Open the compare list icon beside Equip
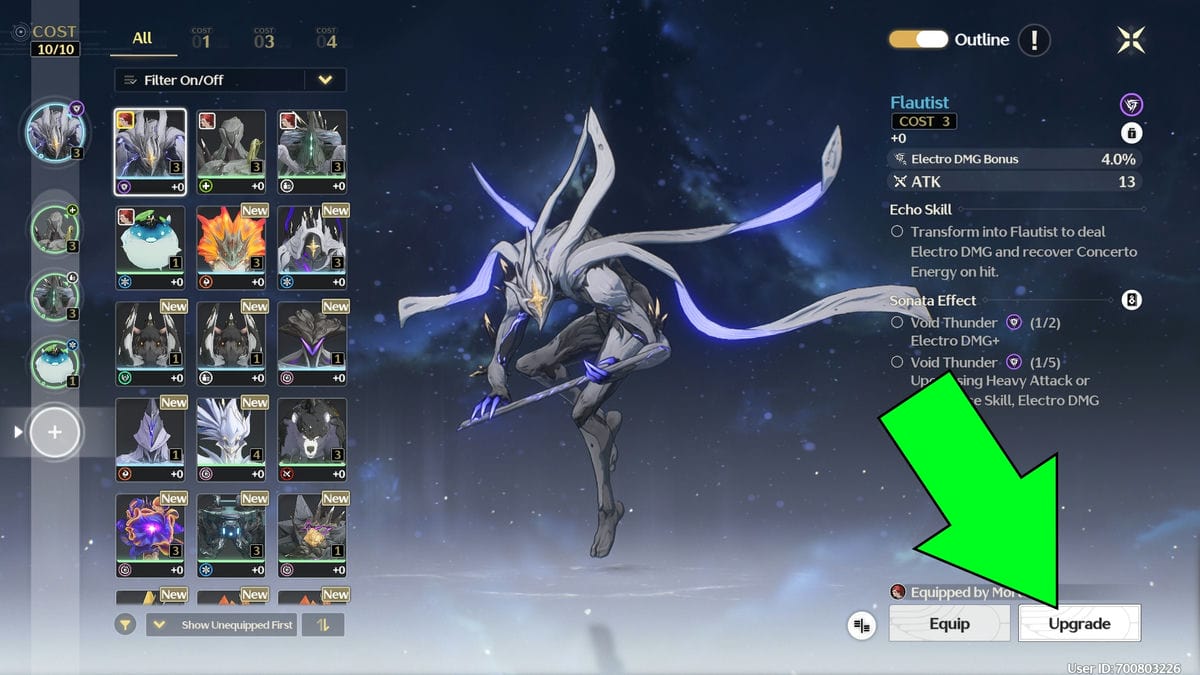Screen dimensions: 1200x675 coord(861,625)
